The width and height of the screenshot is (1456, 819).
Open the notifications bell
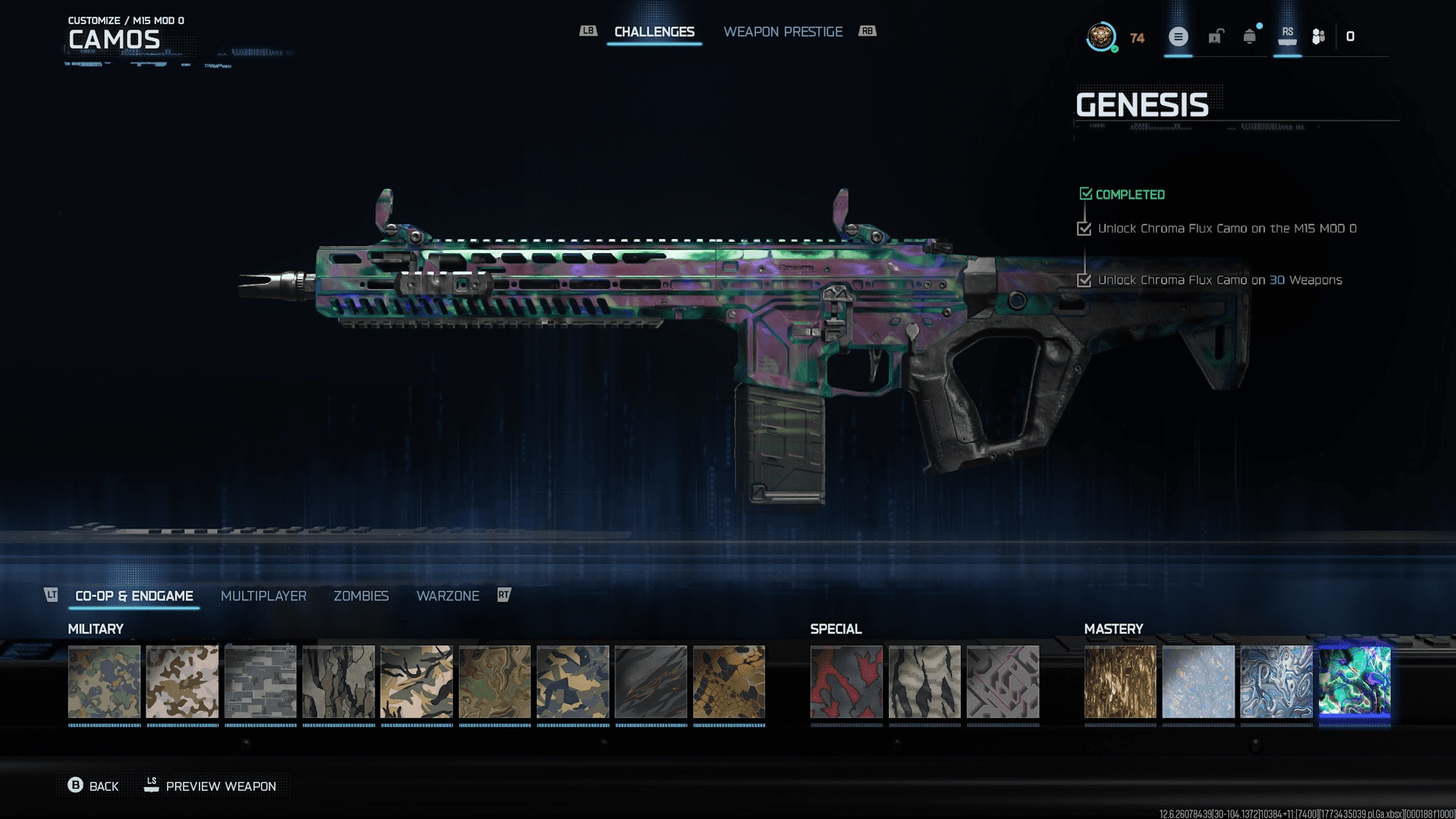[x=1250, y=36]
